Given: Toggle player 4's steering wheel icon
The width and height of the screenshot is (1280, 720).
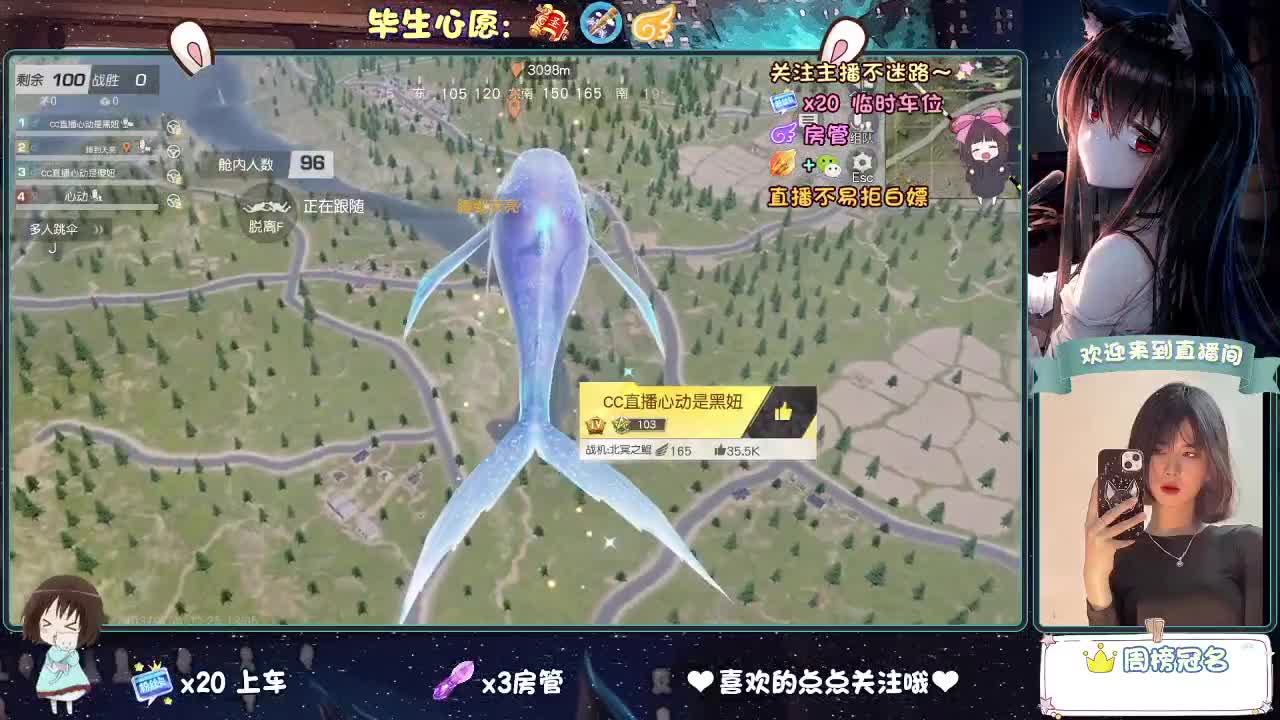Looking at the screenshot, I should tap(172, 202).
